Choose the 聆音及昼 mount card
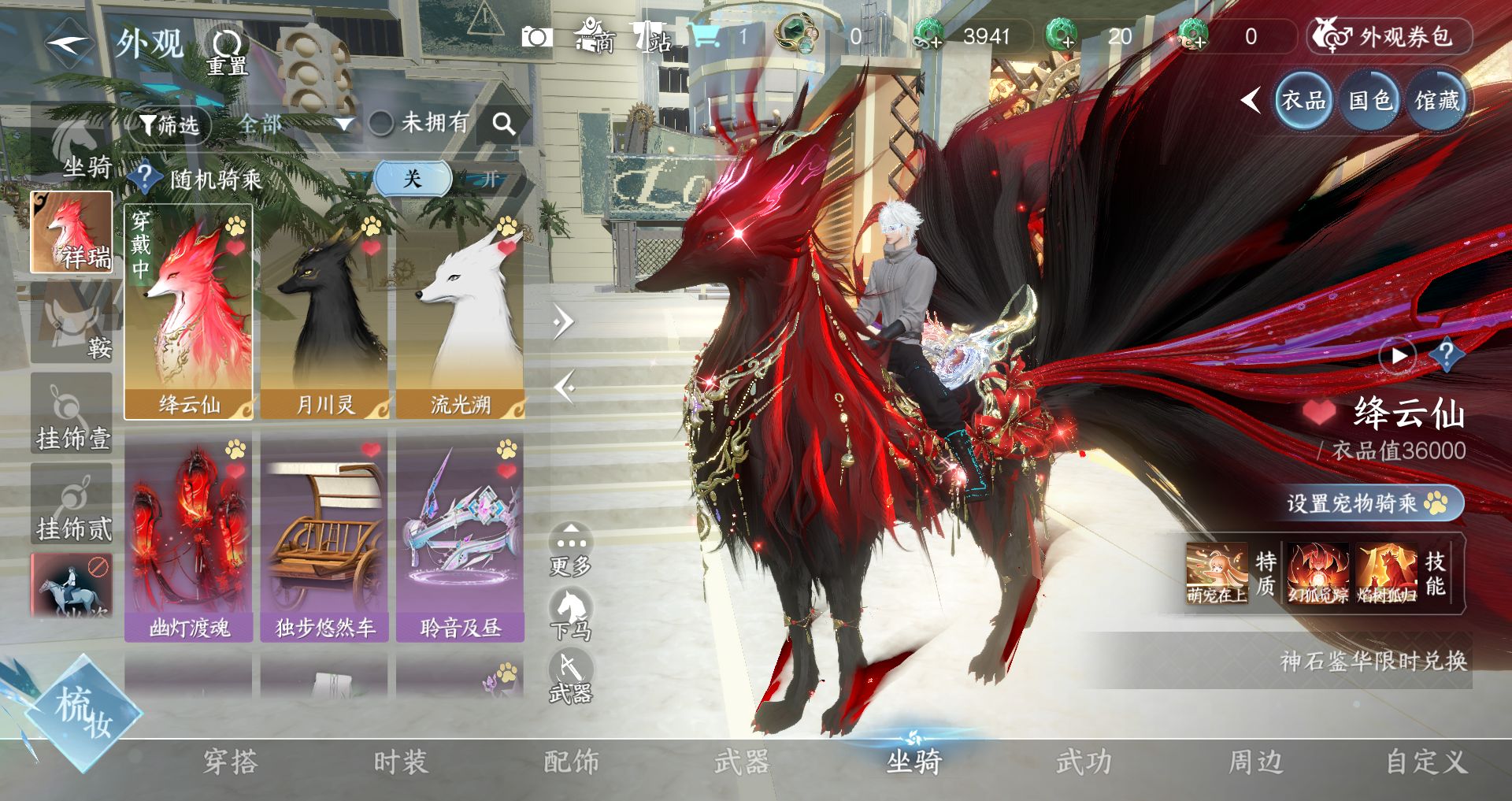Viewport: 1512px width, 801px height. tap(460, 537)
